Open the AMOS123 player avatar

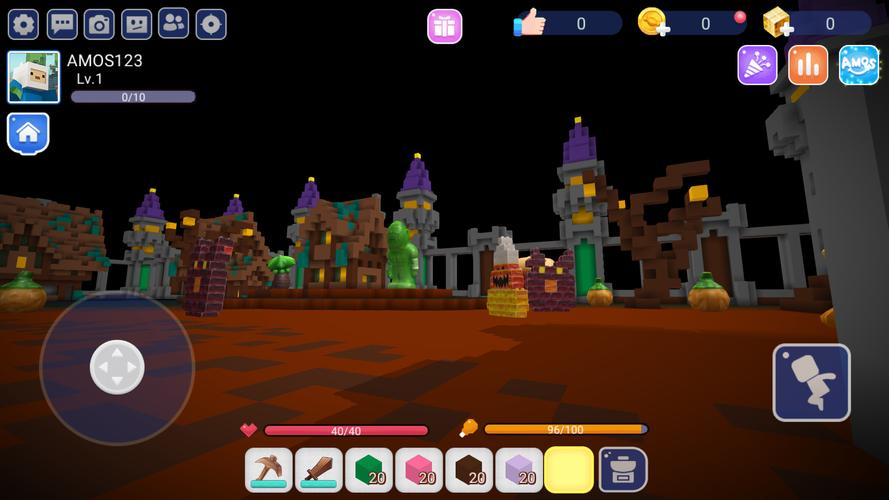pos(34,77)
